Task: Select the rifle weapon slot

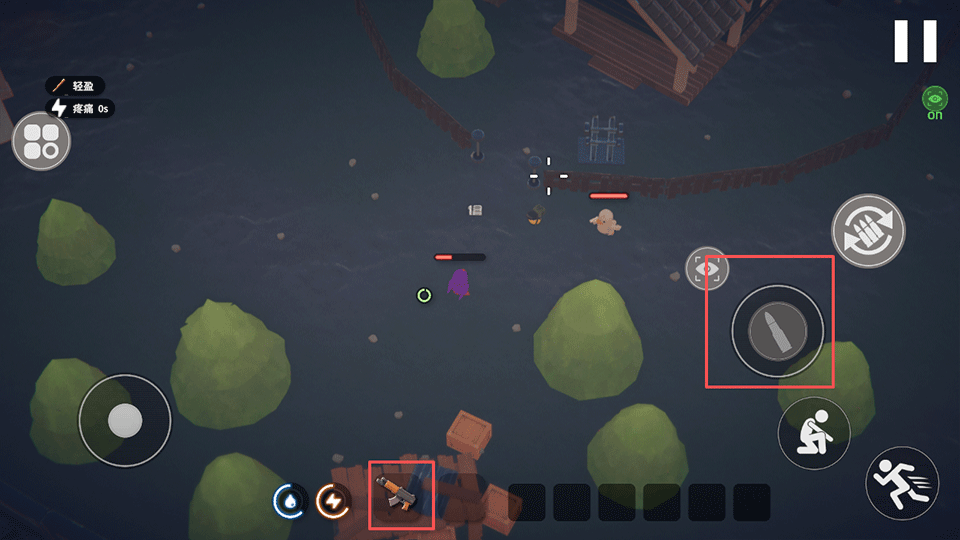Action: pyautogui.click(x=400, y=494)
